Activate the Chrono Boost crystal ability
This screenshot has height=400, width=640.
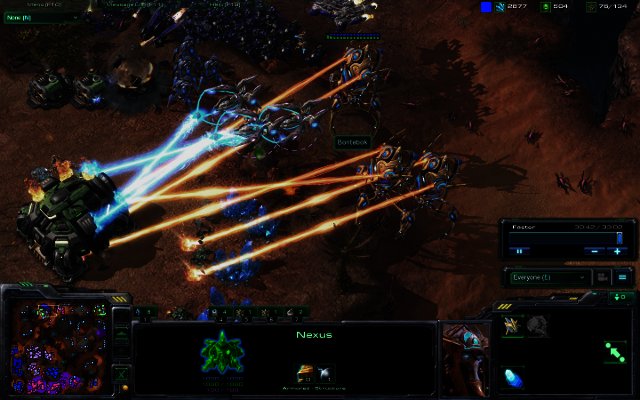(512, 377)
